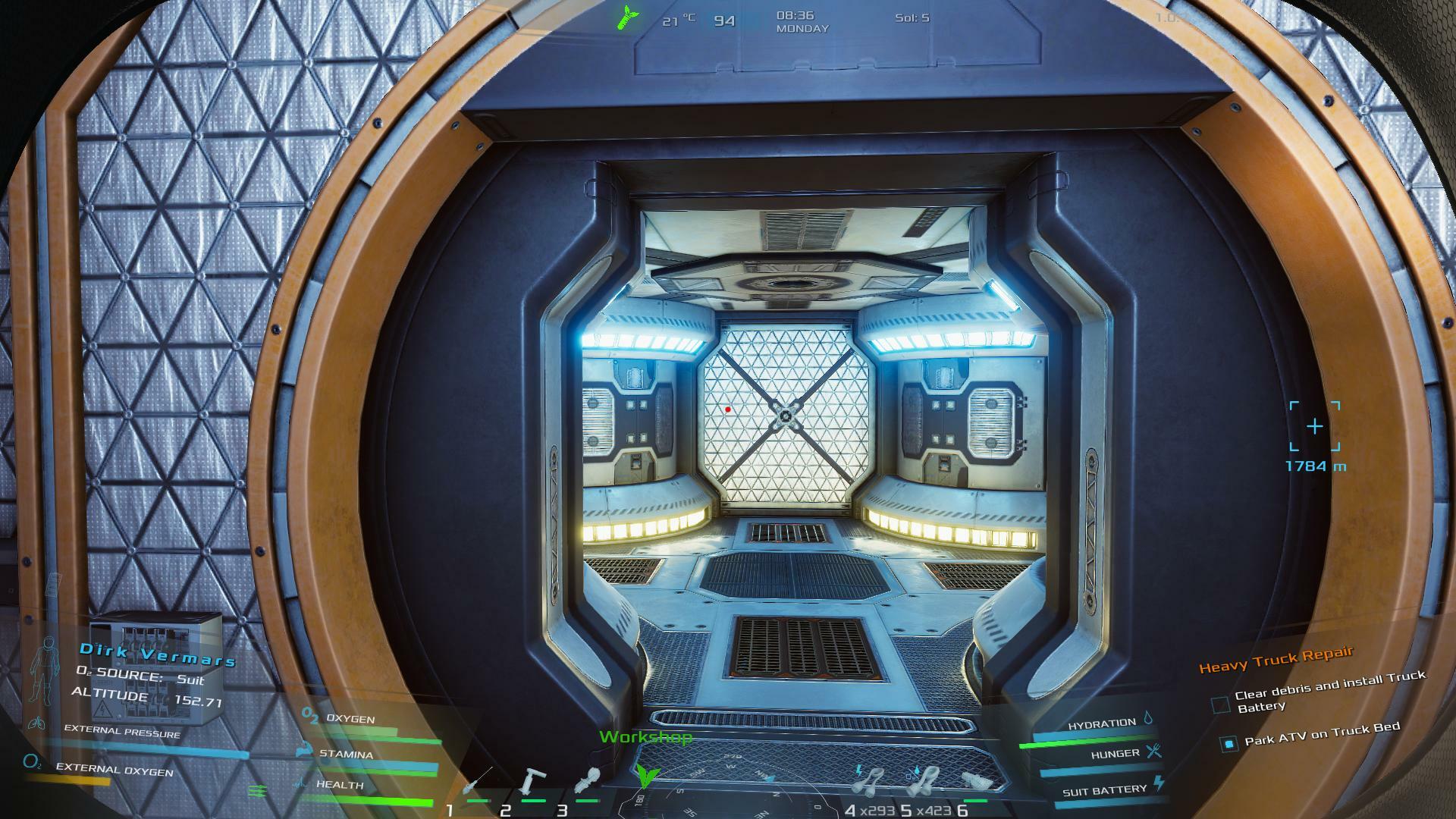Select hotbar slot 6 device

point(976,781)
